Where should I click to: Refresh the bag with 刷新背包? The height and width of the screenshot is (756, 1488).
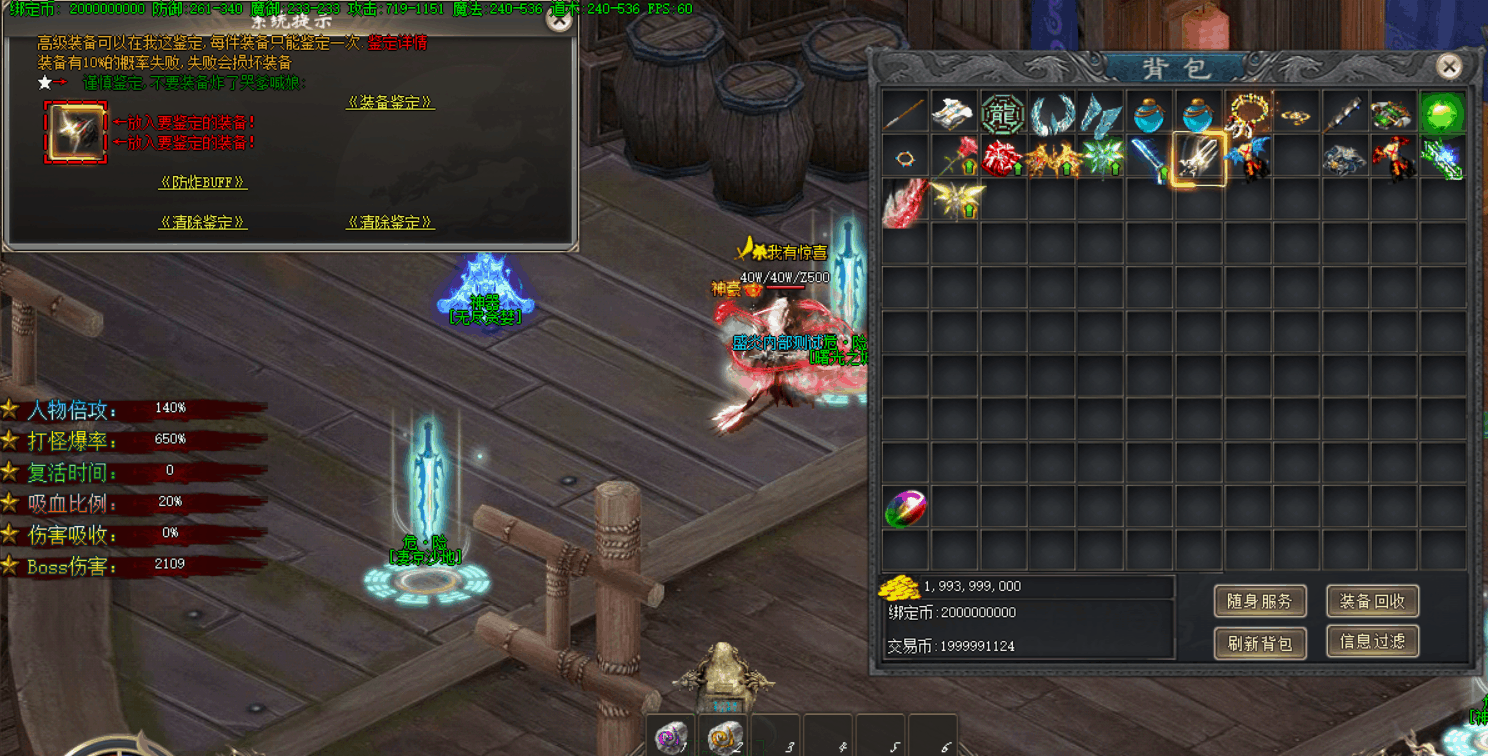pyautogui.click(x=1260, y=643)
